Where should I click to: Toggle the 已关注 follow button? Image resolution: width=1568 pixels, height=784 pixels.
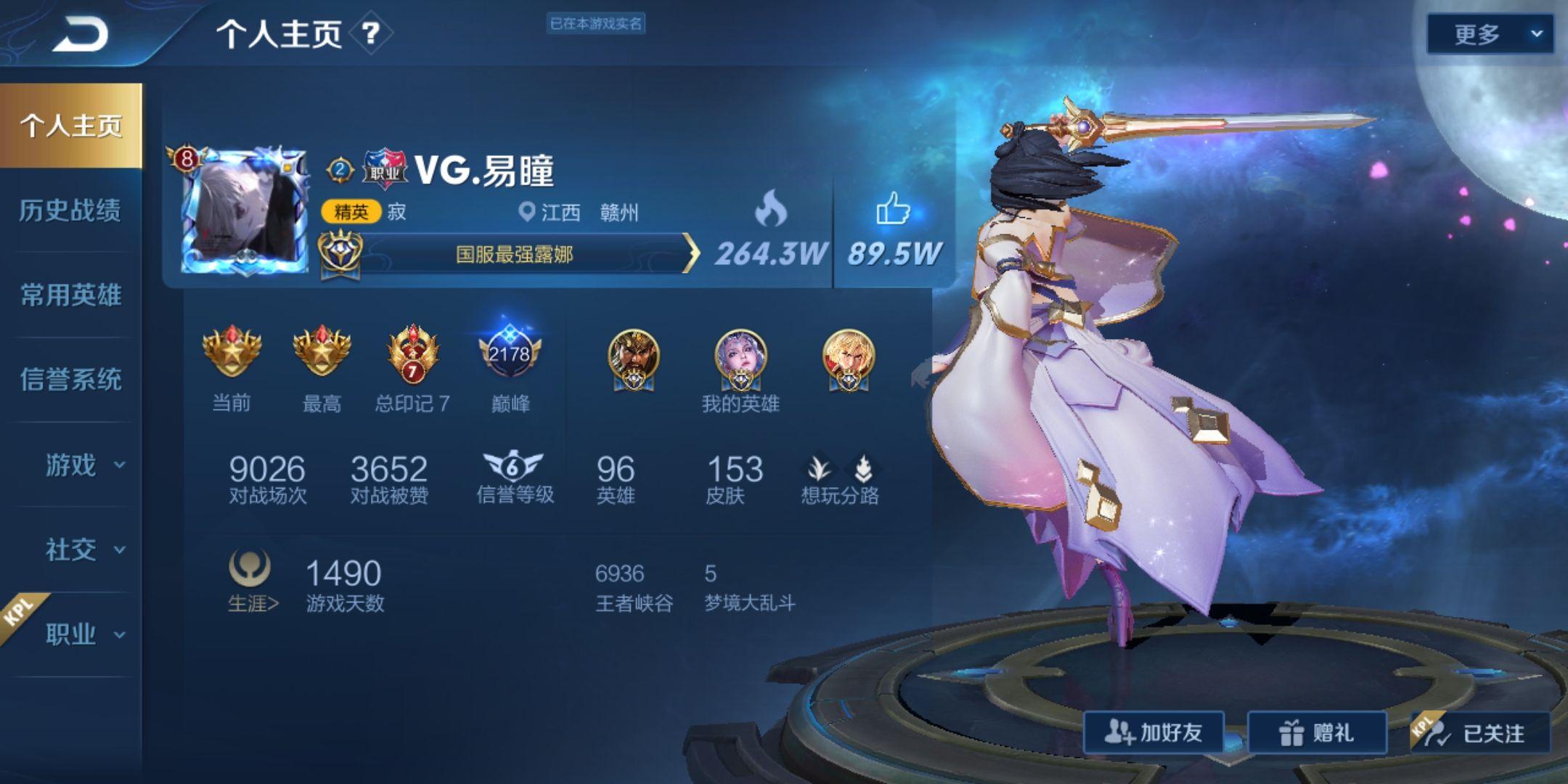(x=1479, y=732)
